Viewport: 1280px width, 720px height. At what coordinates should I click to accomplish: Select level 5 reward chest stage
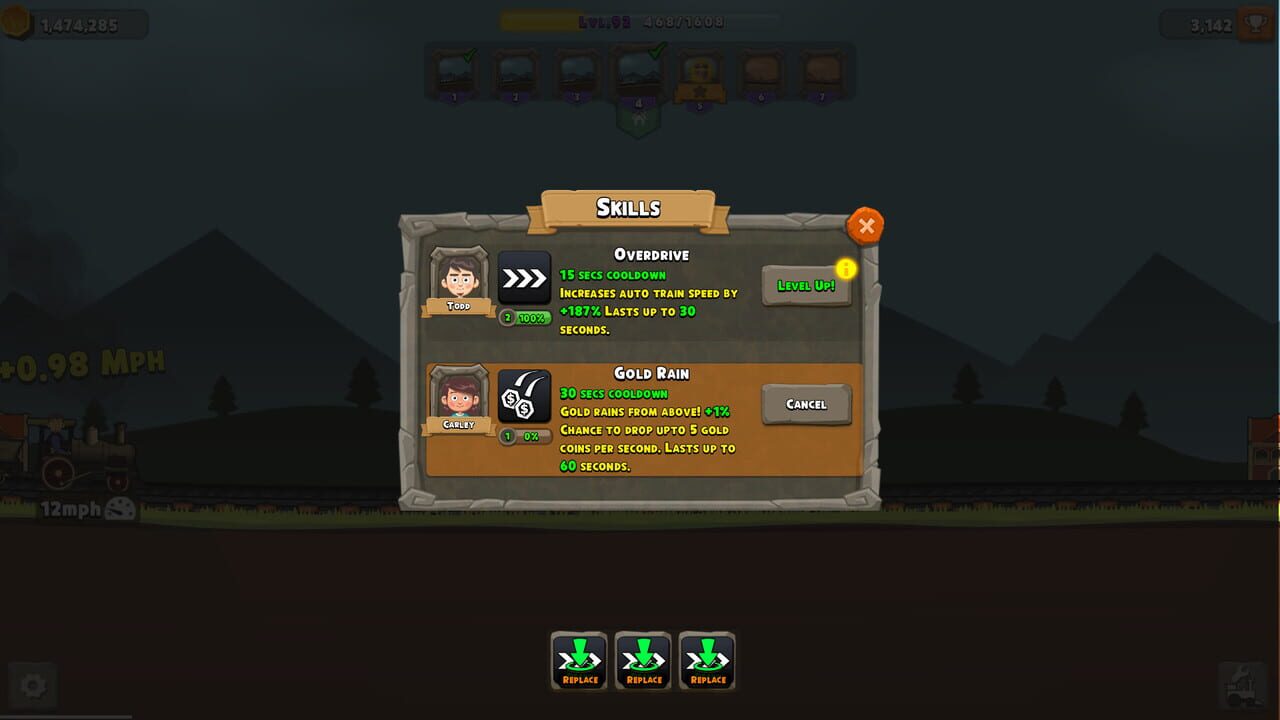coord(700,73)
